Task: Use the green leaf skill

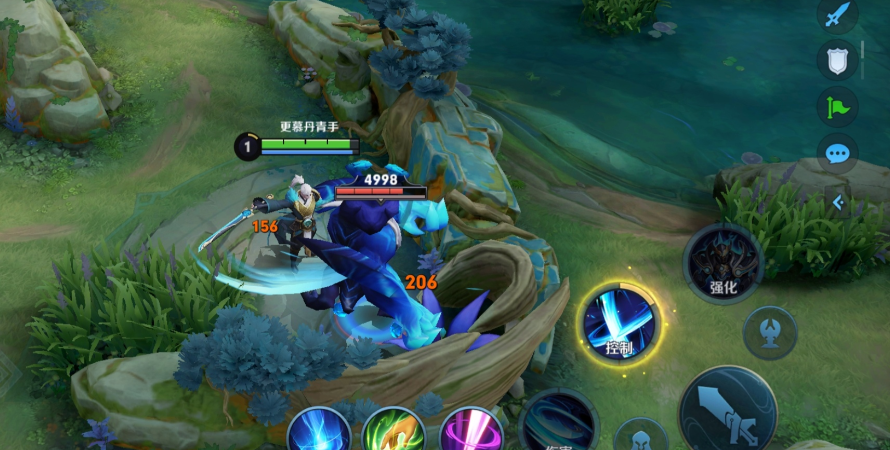Action: pyautogui.click(x=394, y=432)
